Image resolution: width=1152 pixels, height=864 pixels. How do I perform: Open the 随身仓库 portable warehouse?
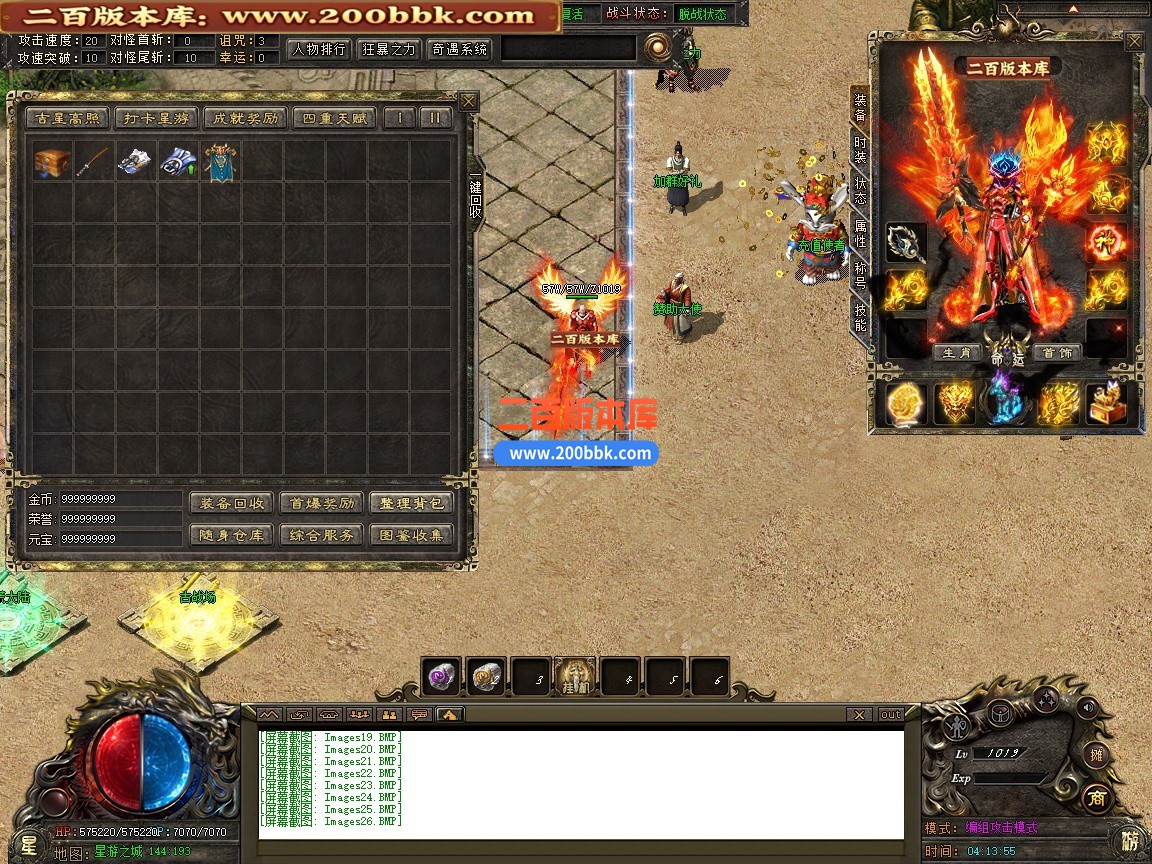(x=231, y=535)
